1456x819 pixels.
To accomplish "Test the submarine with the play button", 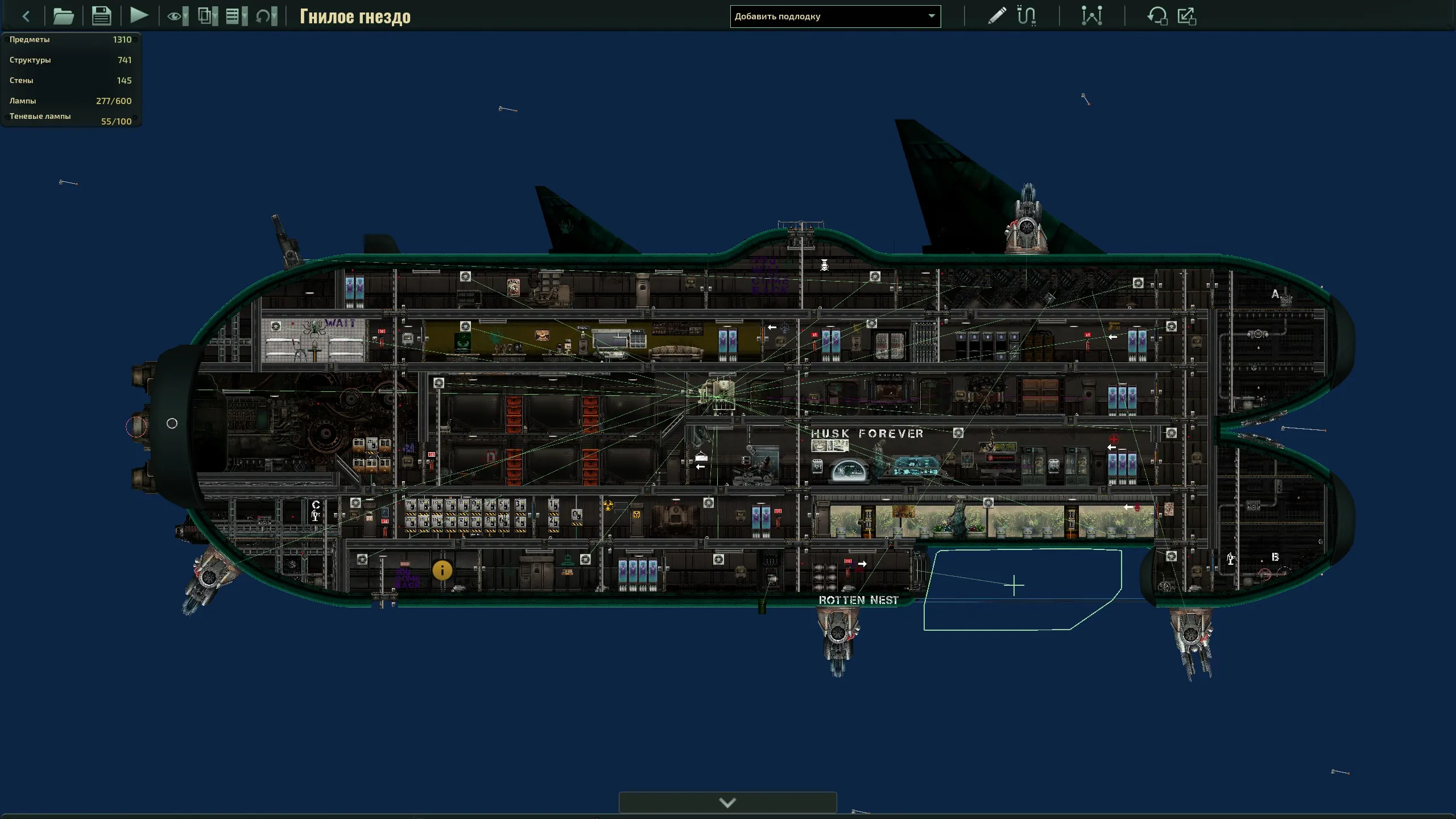I will [139, 15].
